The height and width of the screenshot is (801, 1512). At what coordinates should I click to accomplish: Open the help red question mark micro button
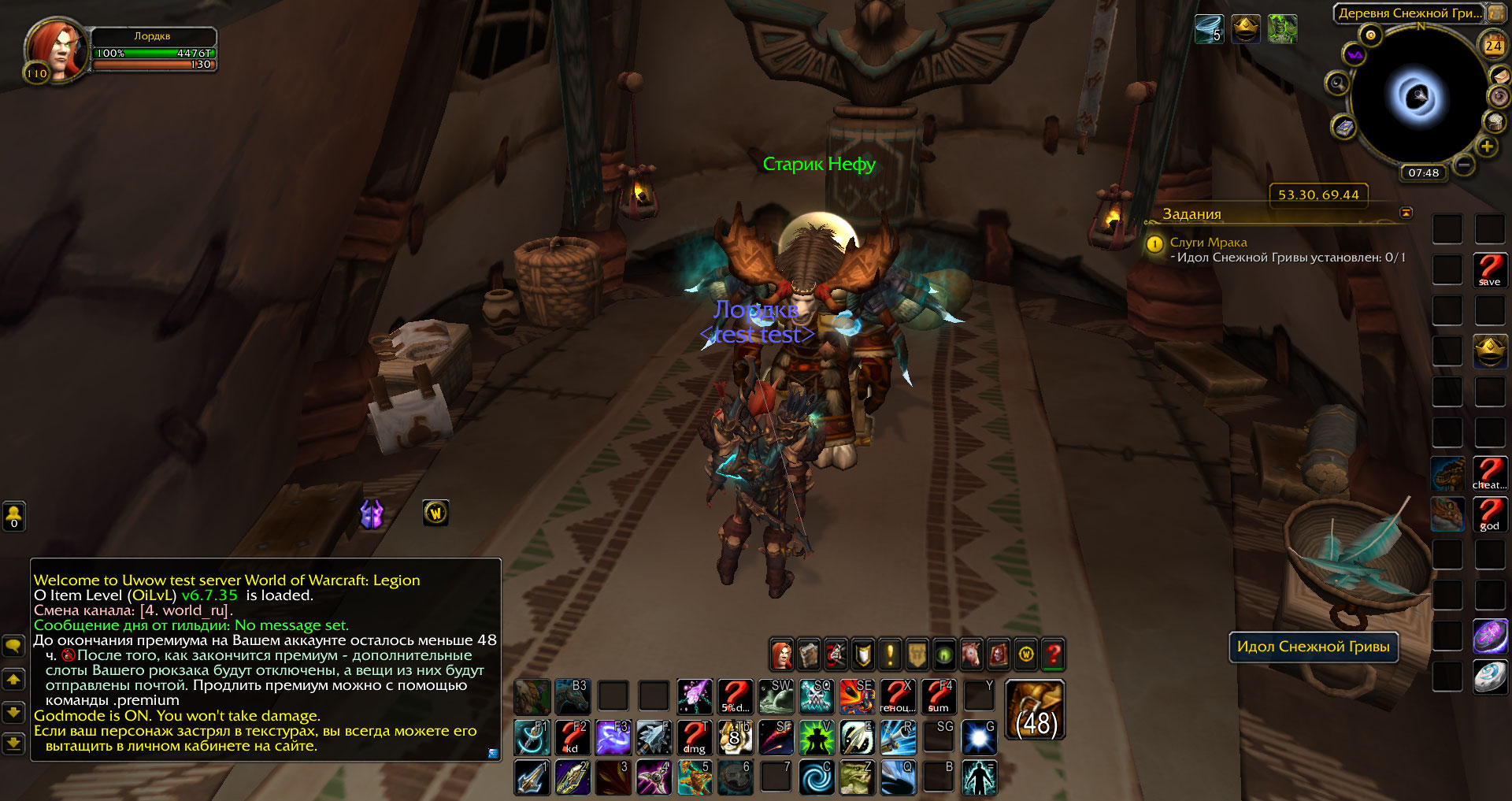point(1053,655)
